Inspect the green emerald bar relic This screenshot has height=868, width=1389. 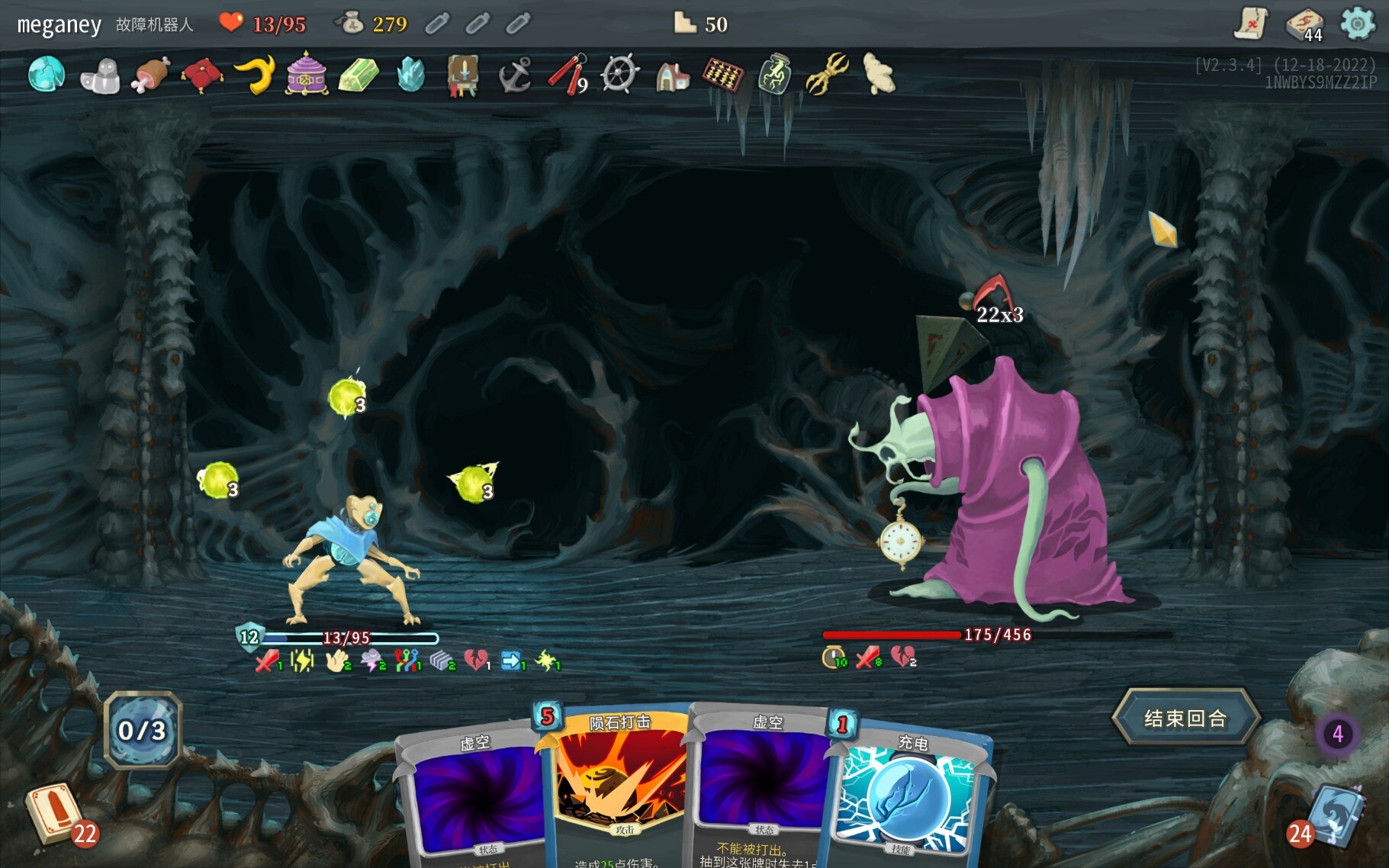359,76
